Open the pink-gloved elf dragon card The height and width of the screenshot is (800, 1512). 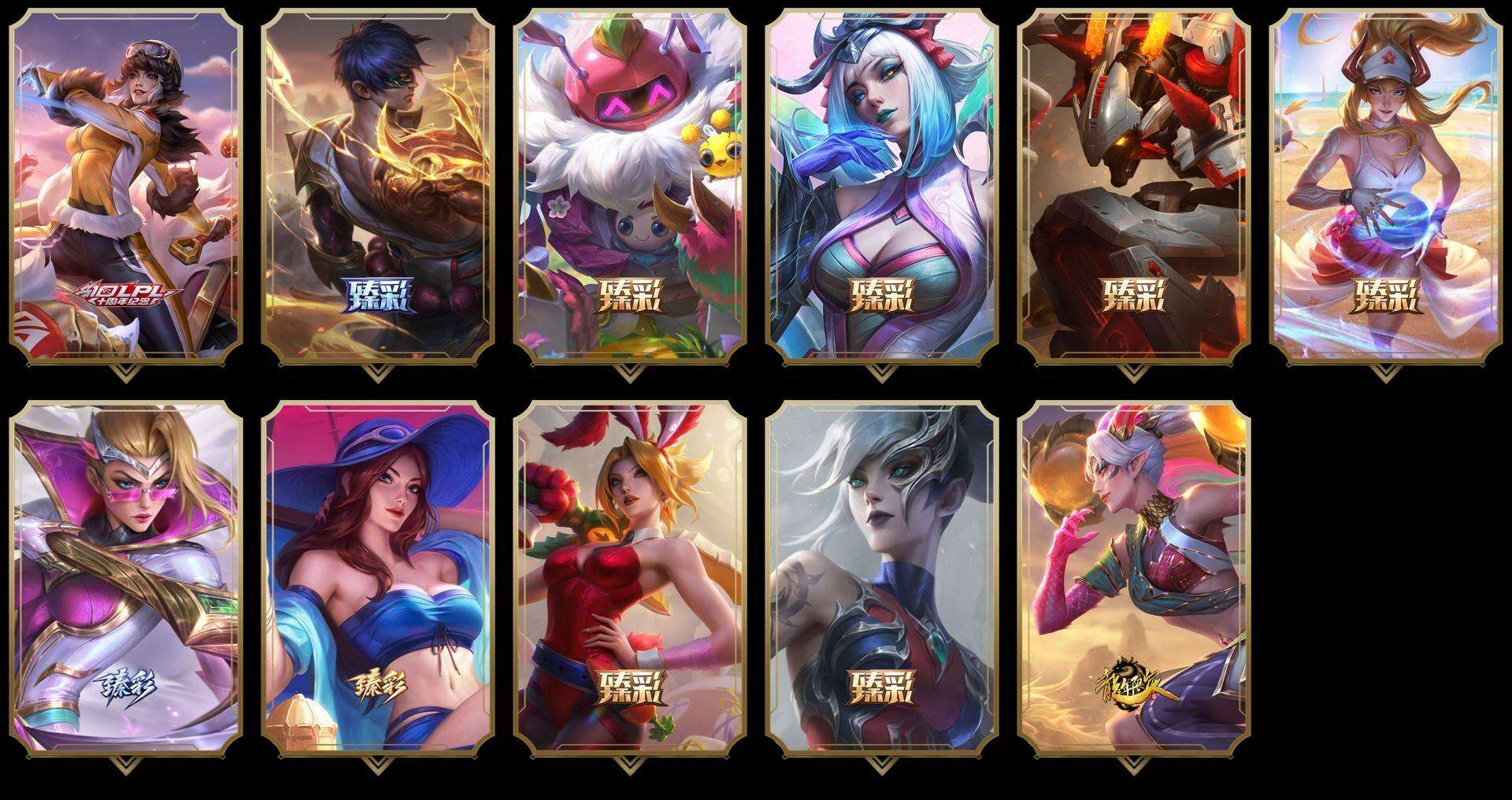tap(1134, 578)
